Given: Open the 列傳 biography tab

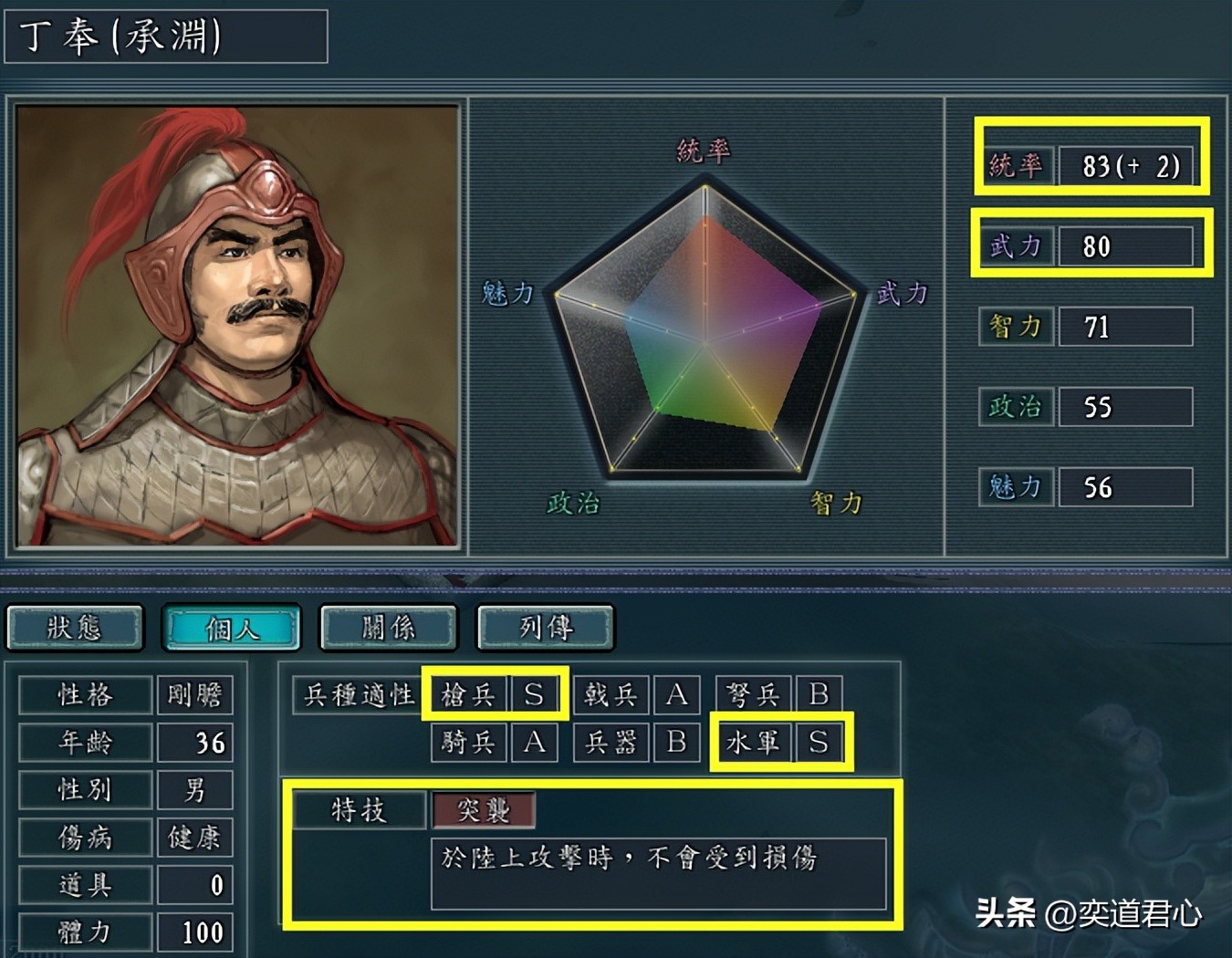Looking at the screenshot, I should (545, 628).
